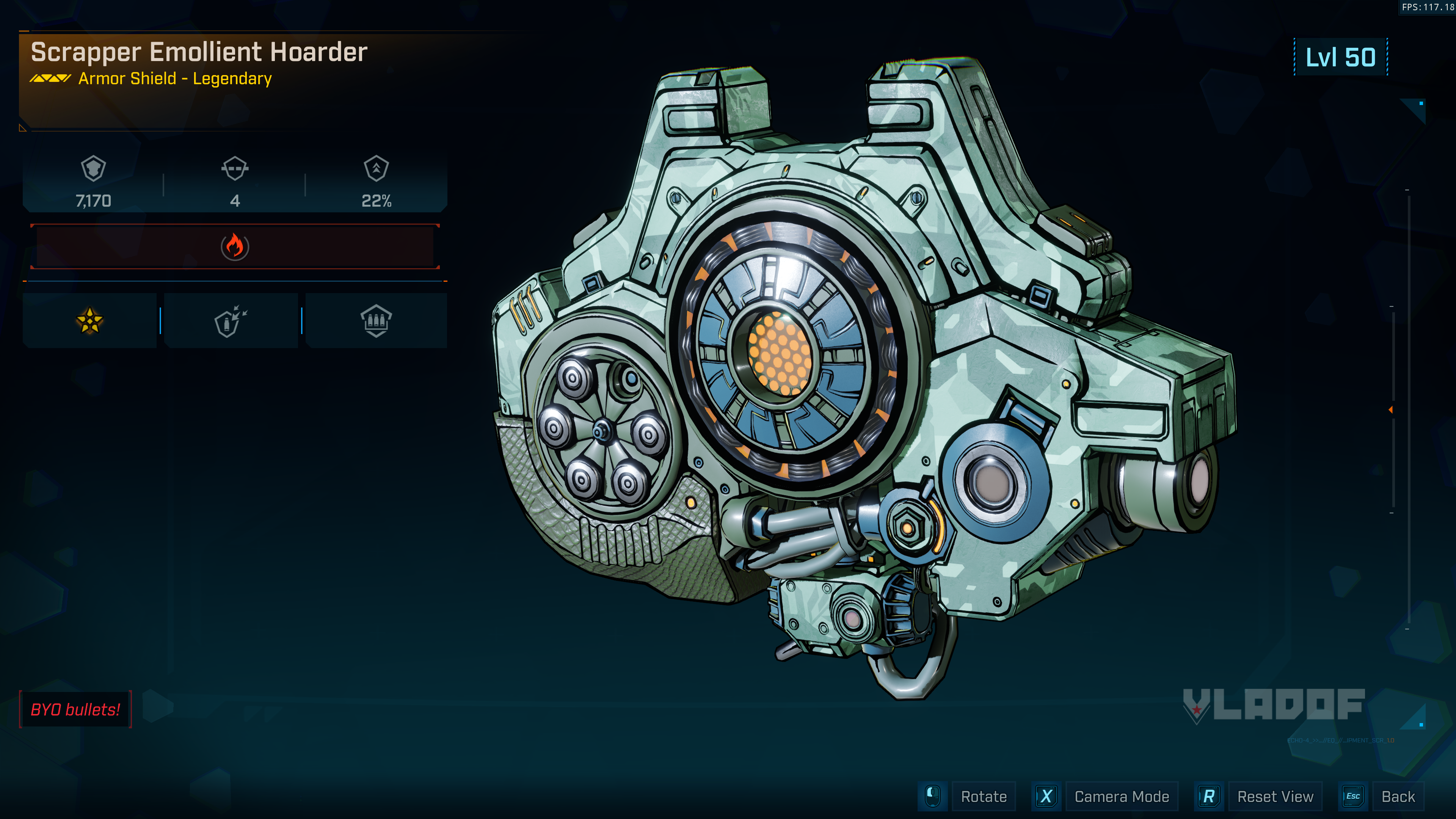Image resolution: width=1456 pixels, height=819 pixels.
Task: Select the ammo shield perk icon
Action: coord(376,321)
